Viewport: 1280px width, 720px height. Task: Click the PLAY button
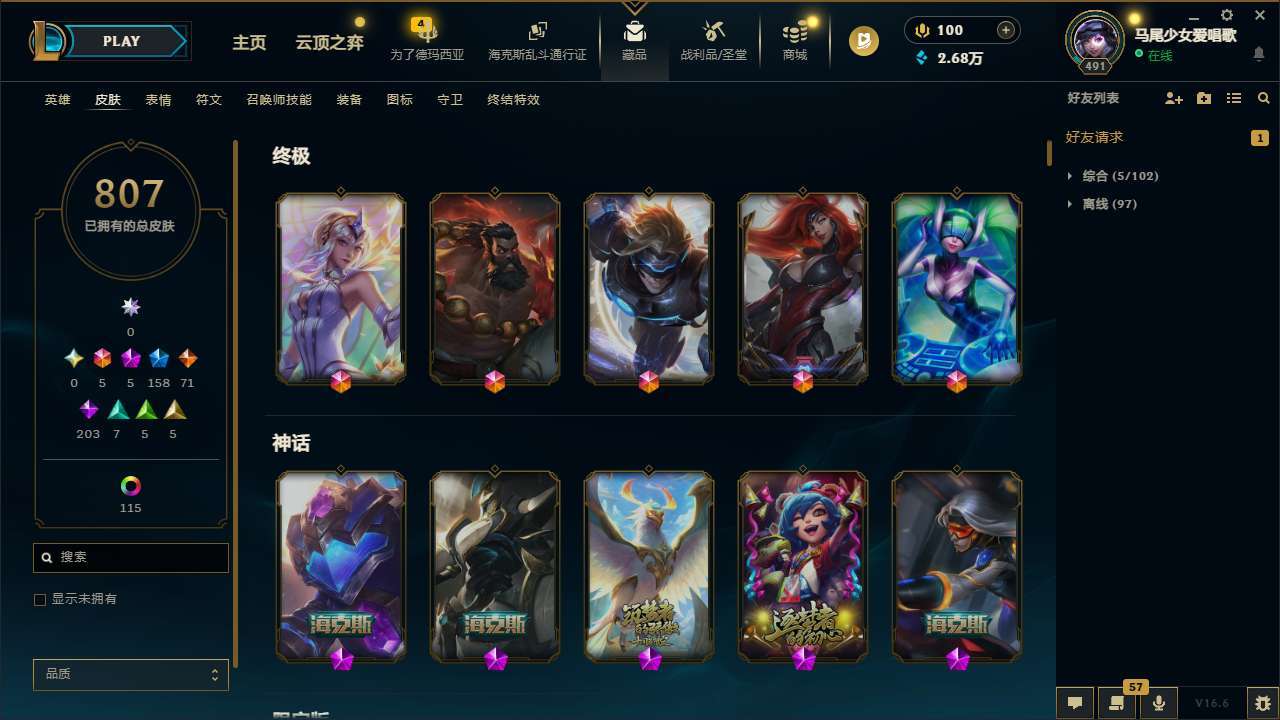point(121,41)
